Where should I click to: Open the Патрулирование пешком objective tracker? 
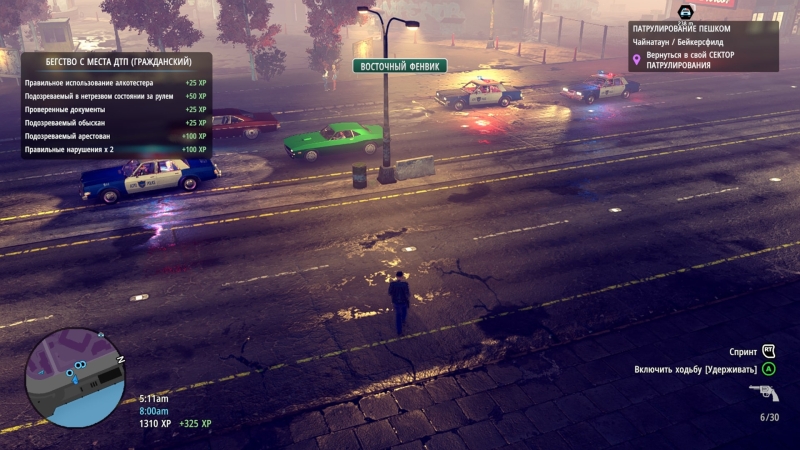click(704, 46)
